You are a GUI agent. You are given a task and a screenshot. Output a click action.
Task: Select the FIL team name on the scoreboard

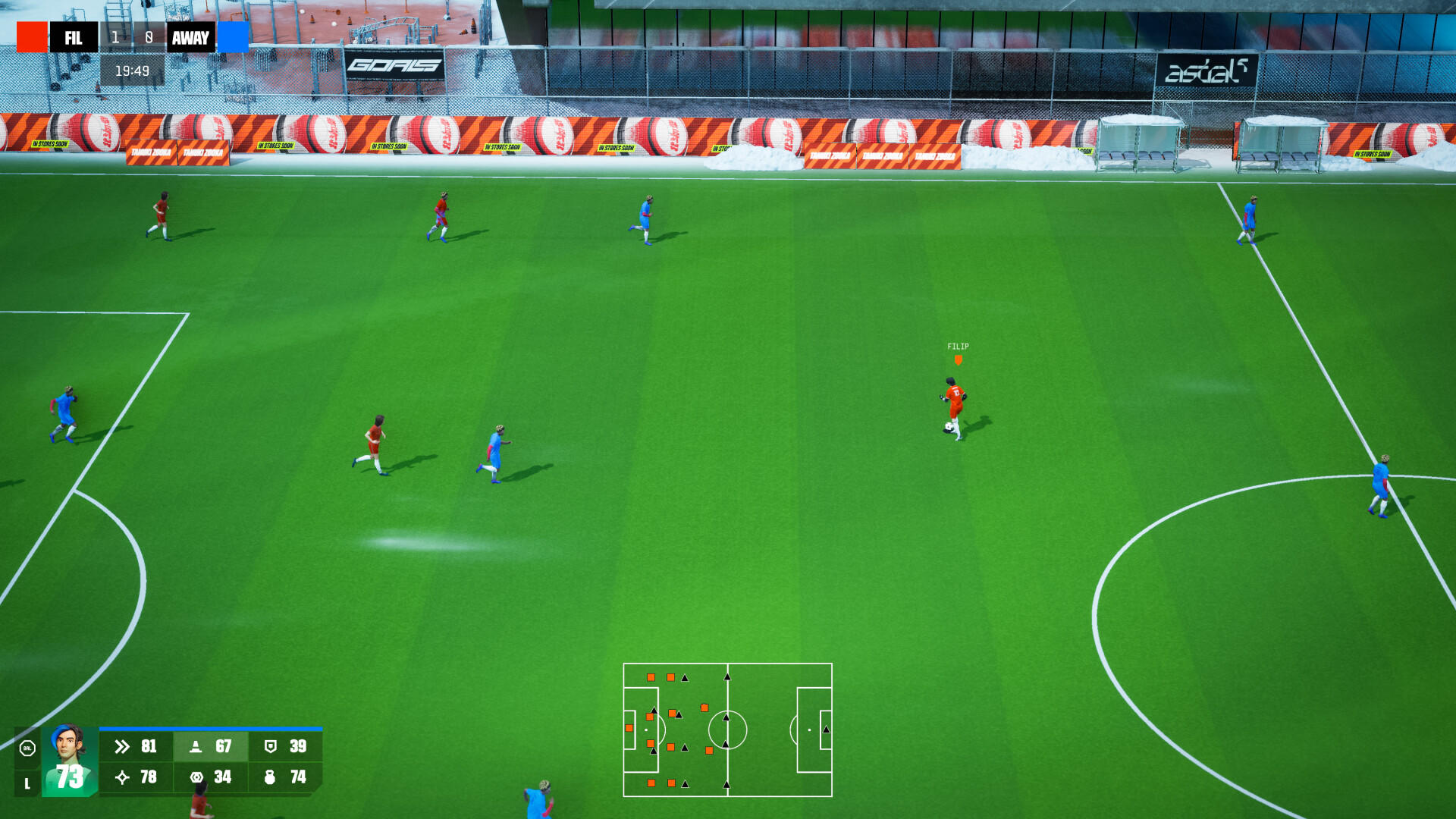click(74, 38)
